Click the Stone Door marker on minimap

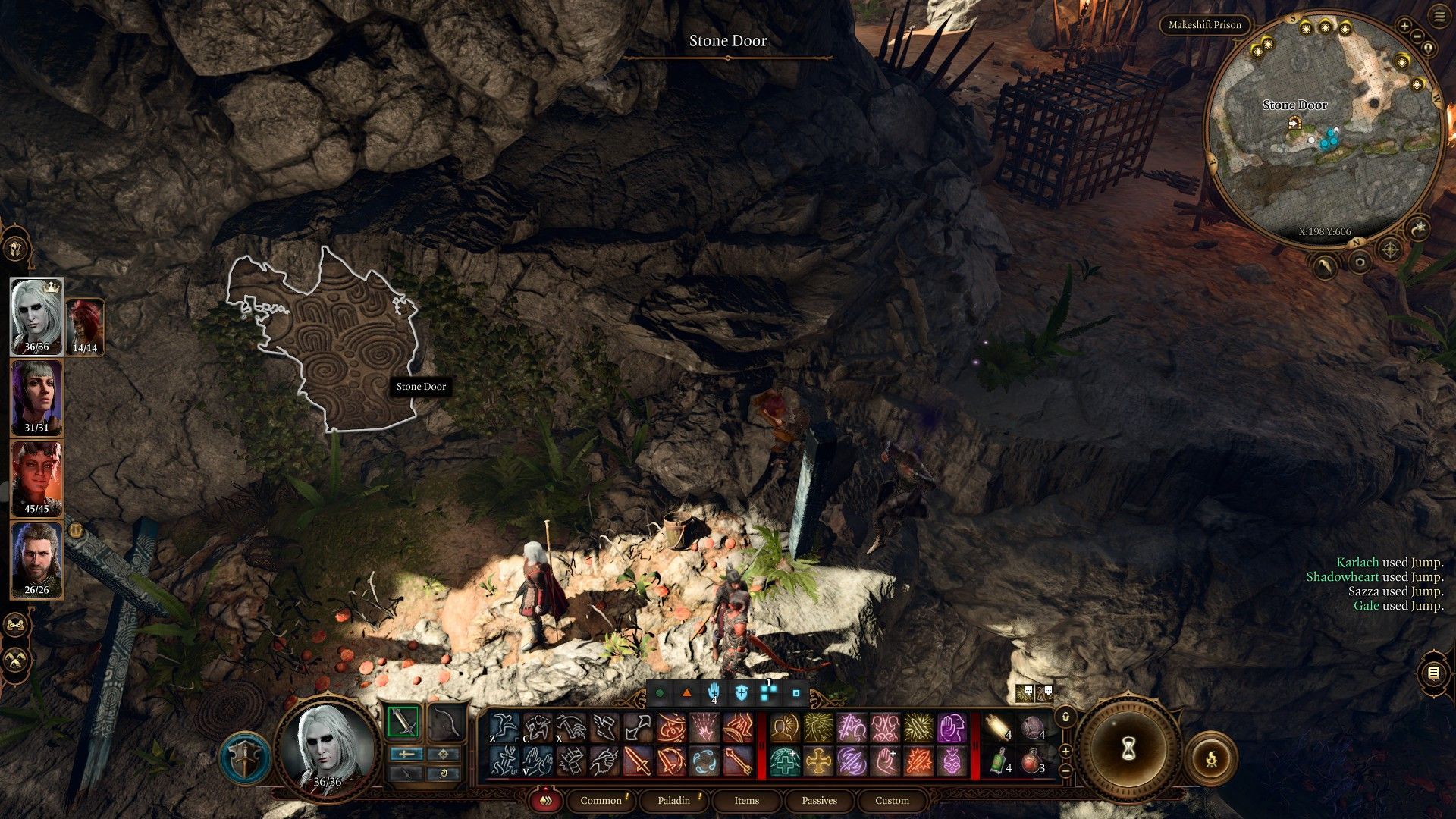1294,121
